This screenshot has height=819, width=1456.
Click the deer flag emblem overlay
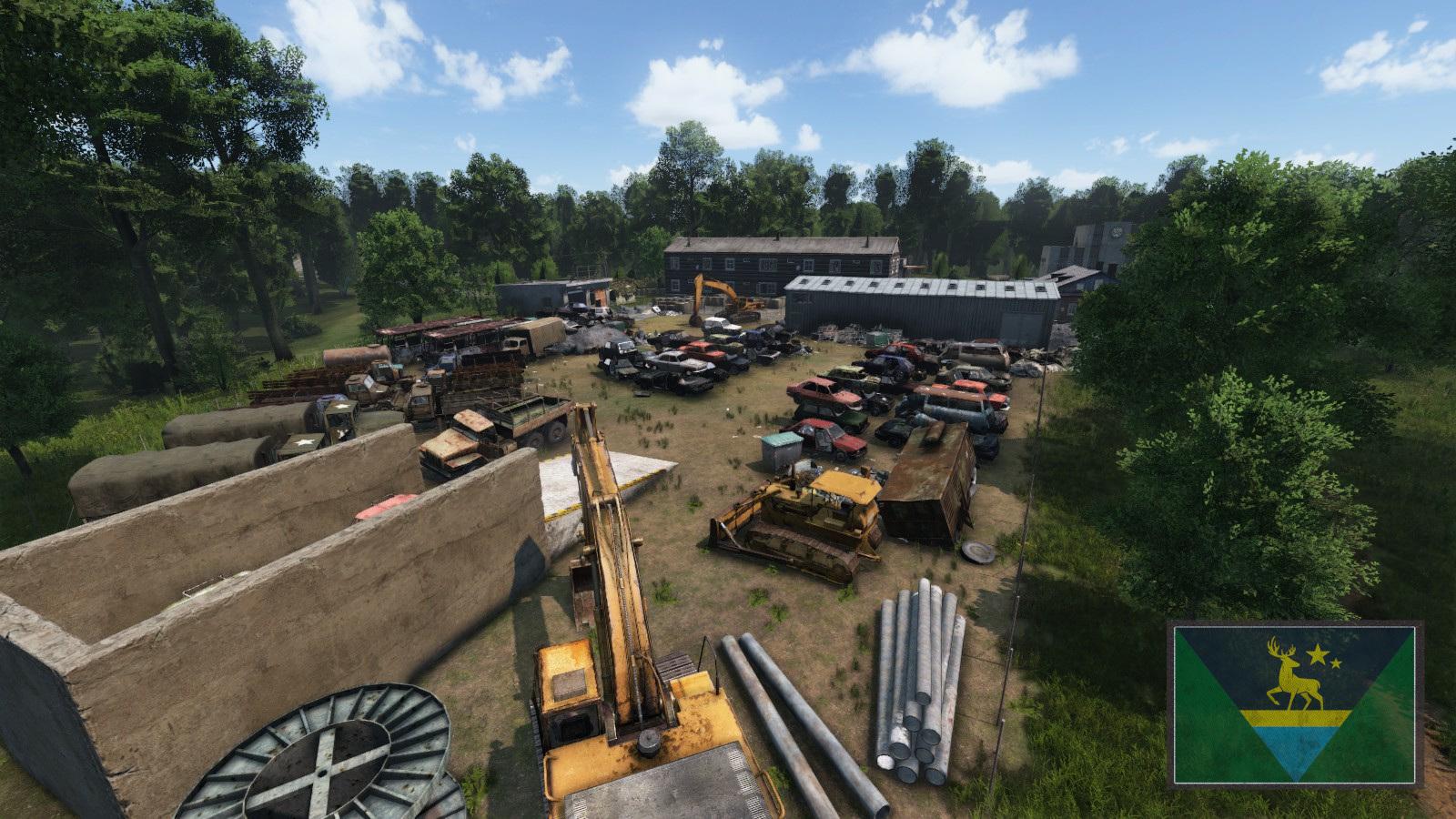[x=1294, y=703]
